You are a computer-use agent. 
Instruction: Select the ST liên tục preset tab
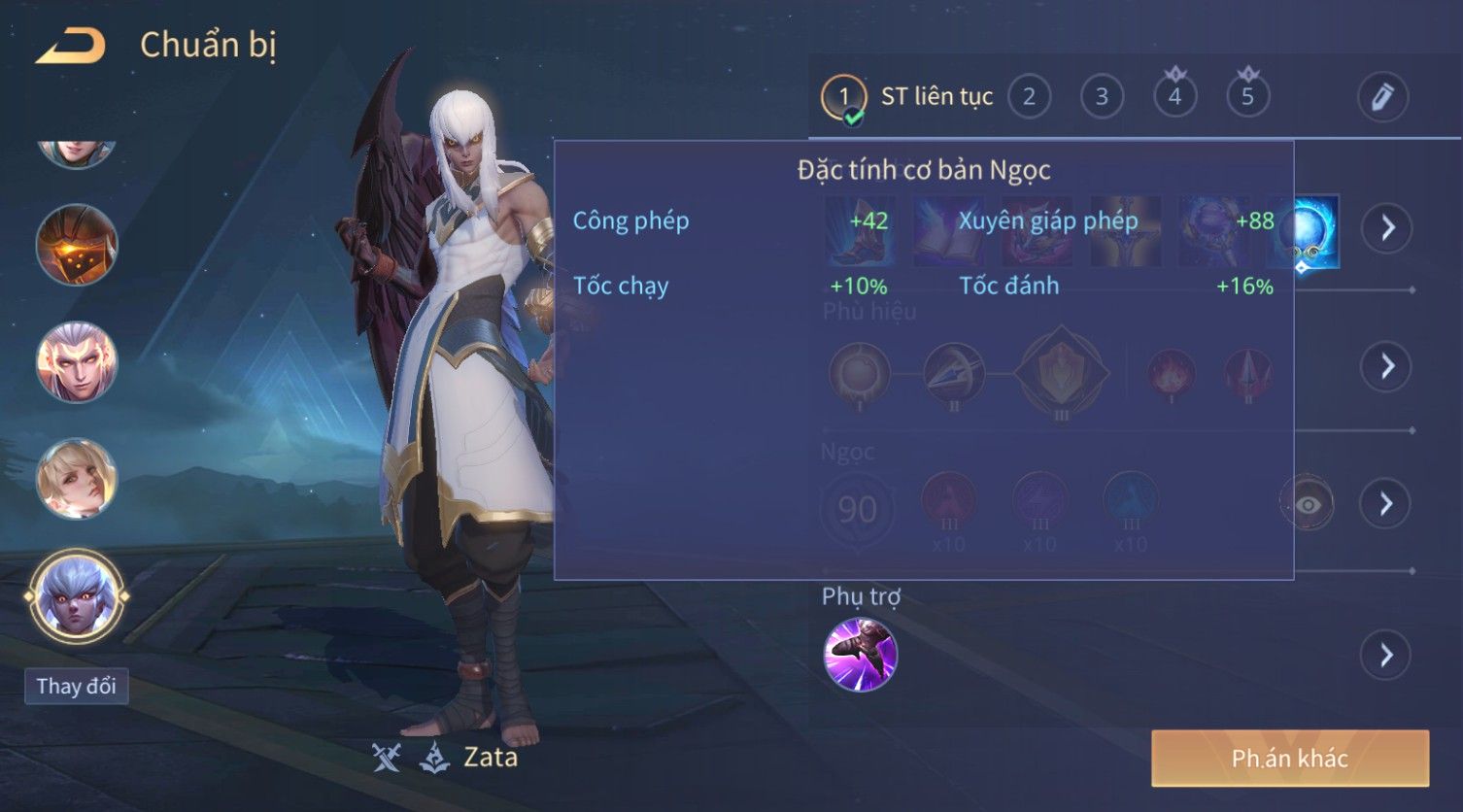pyautogui.click(x=908, y=97)
